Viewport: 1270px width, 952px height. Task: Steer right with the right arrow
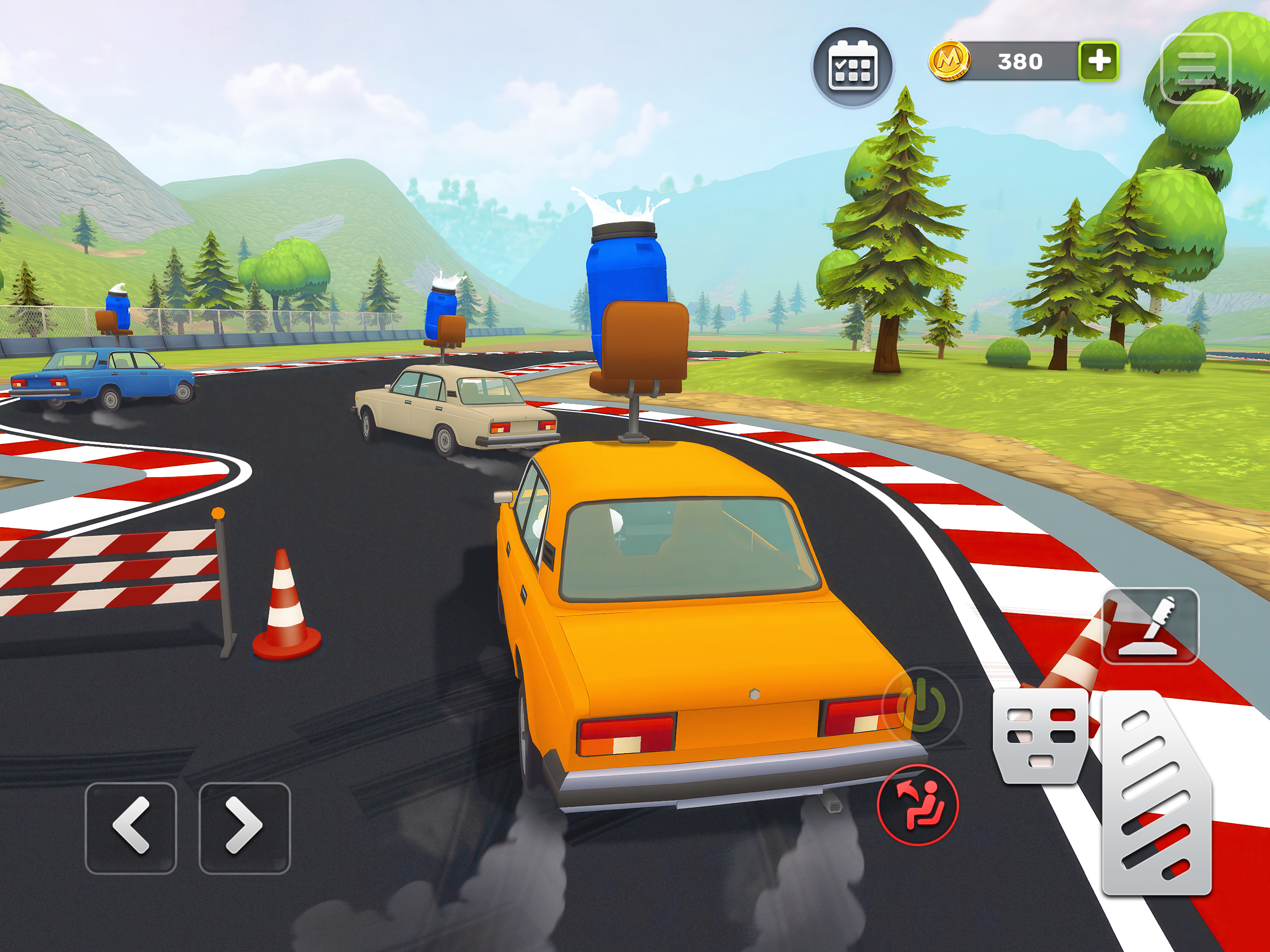(x=245, y=827)
